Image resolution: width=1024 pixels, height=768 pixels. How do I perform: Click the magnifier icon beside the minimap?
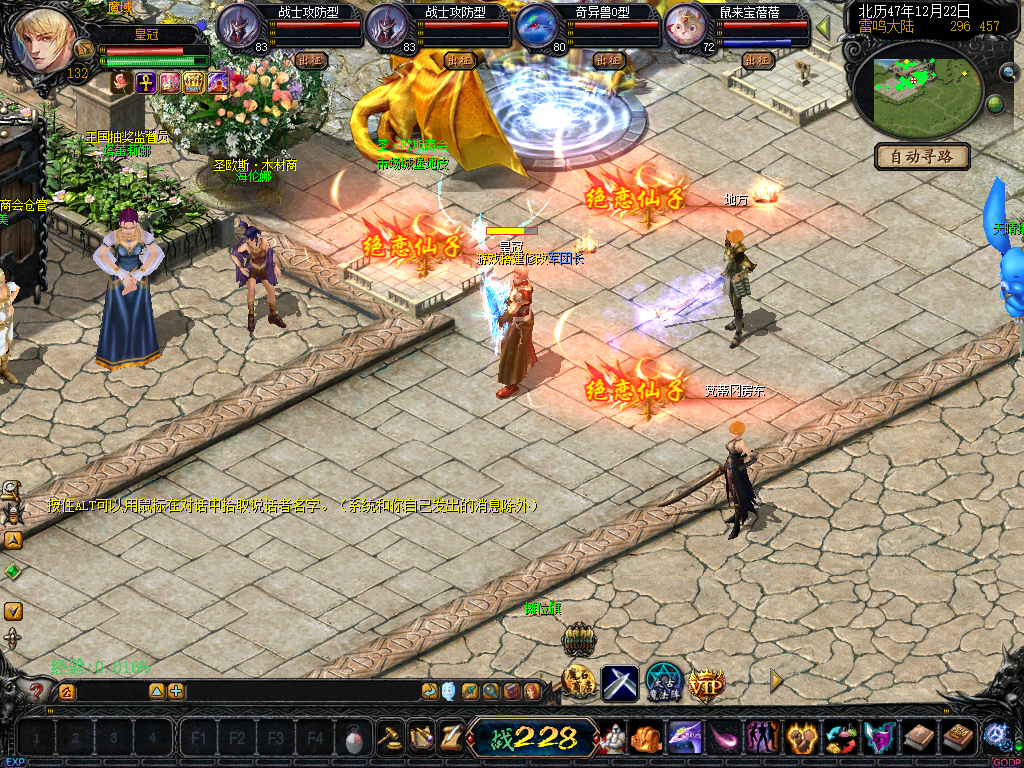tap(1008, 72)
